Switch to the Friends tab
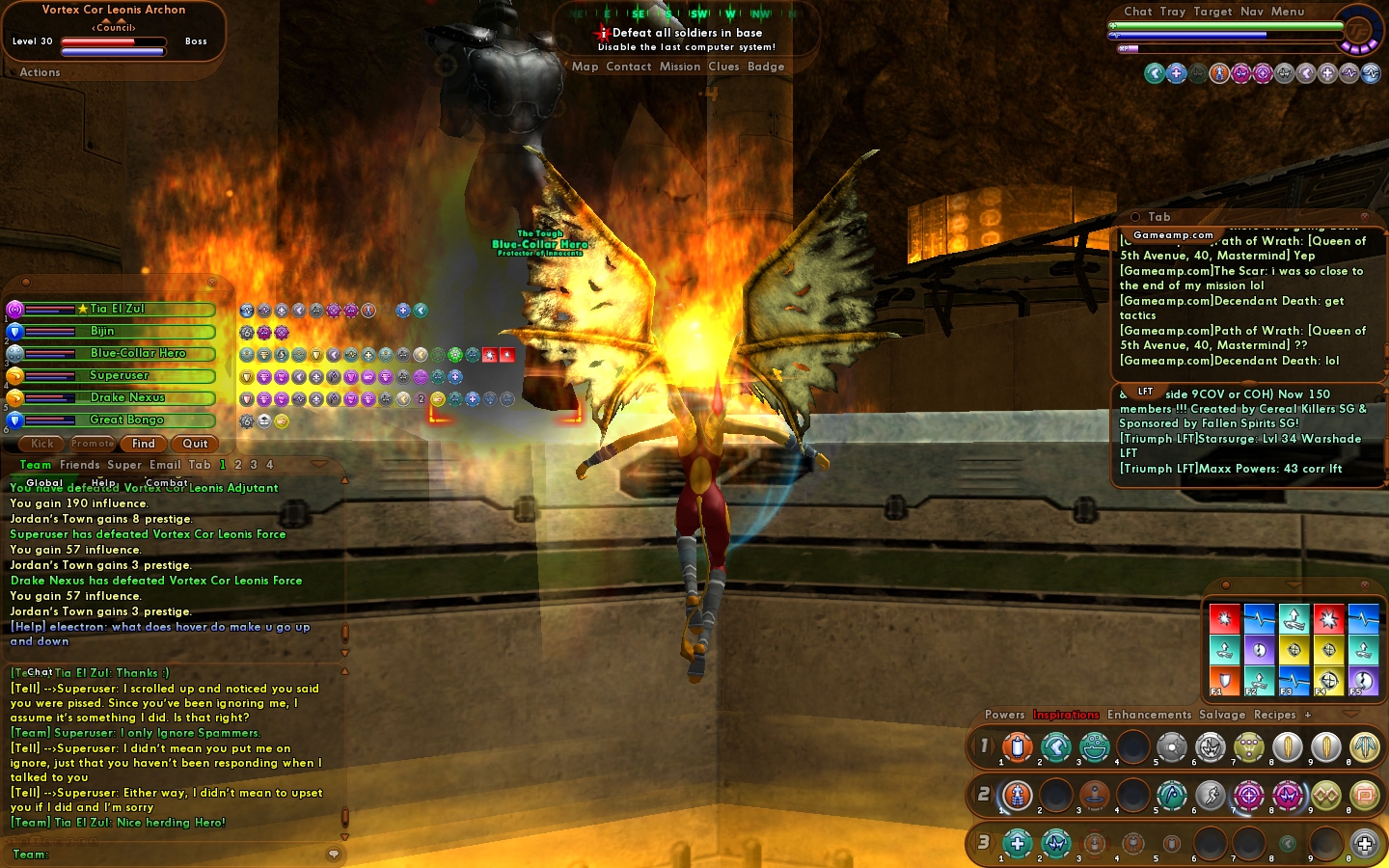This screenshot has height=868, width=1389. pos(79,465)
